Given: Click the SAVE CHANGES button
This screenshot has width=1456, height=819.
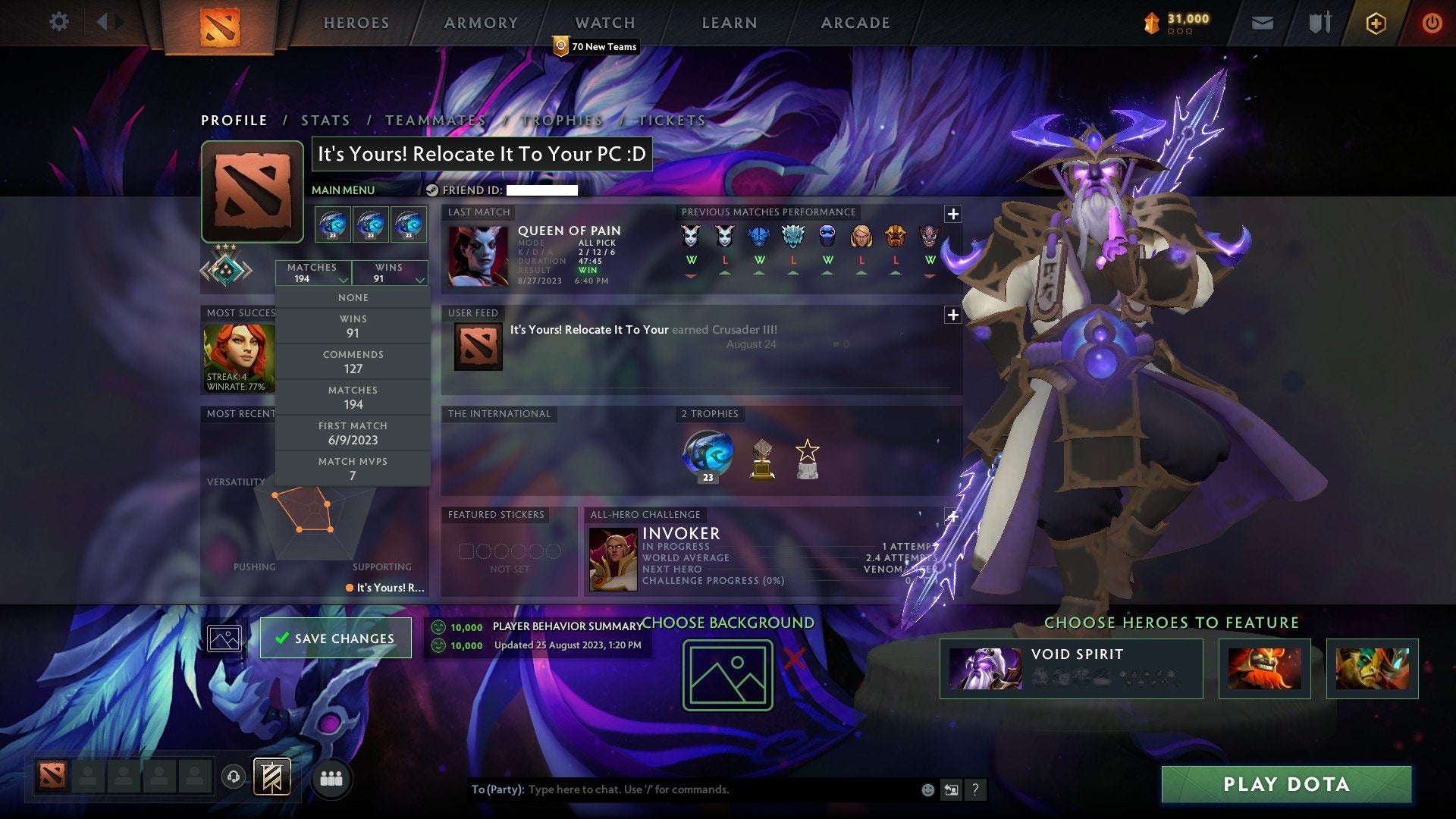Looking at the screenshot, I should click(334, 638).
